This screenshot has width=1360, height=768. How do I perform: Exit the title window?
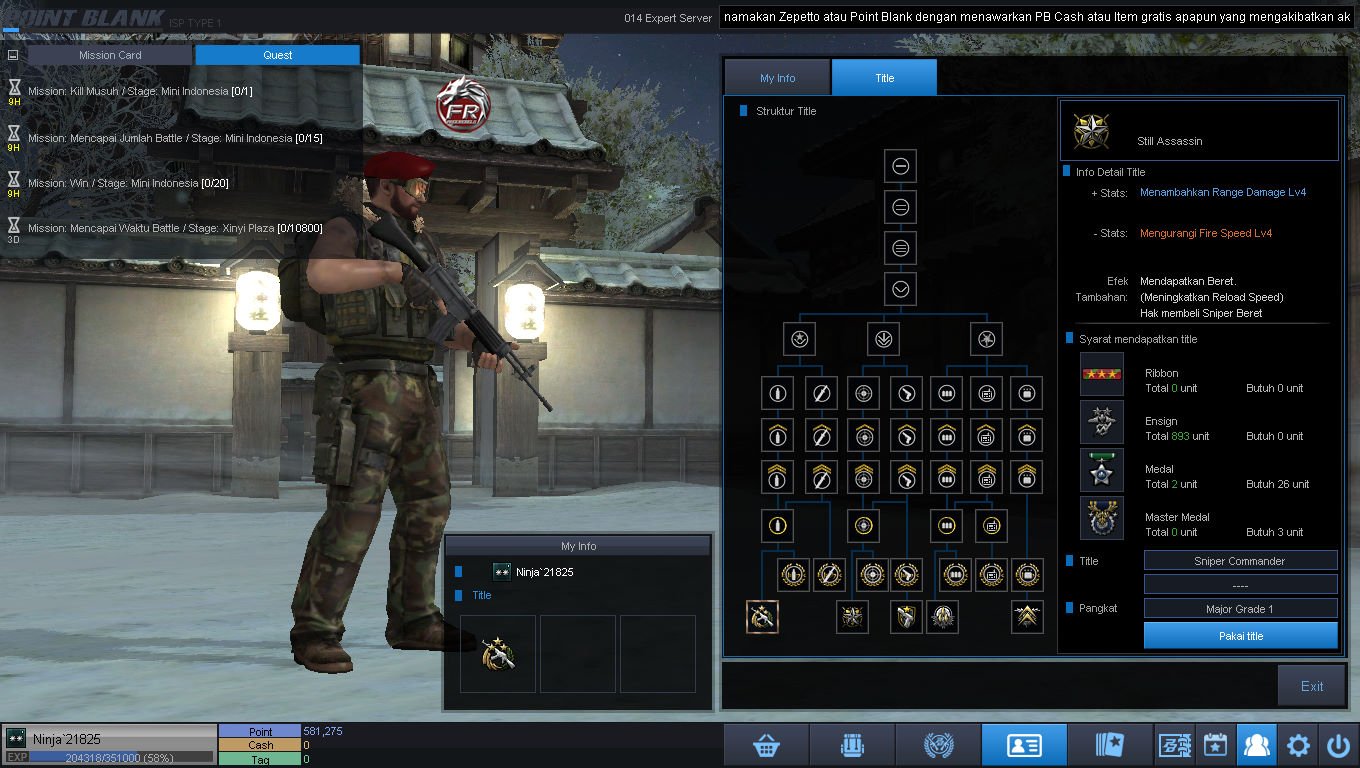(1311, 686)
